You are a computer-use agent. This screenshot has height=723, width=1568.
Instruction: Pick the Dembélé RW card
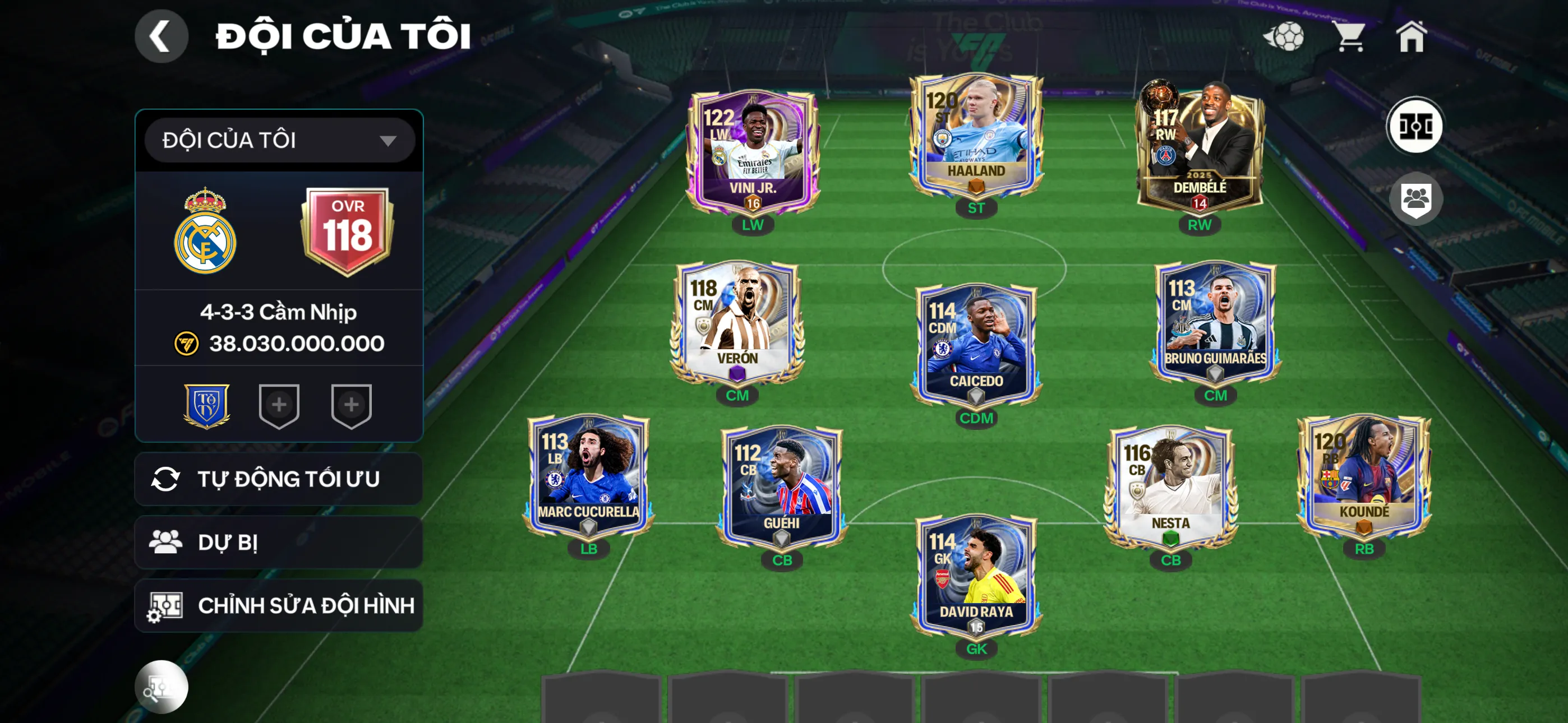coord(1199,149)
